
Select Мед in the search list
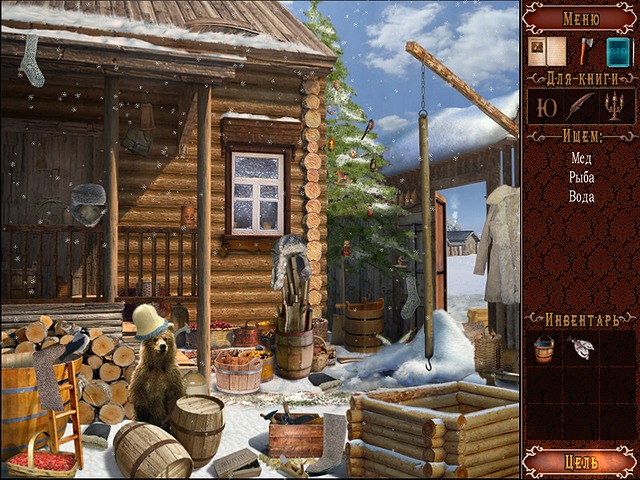pos(581,158)
